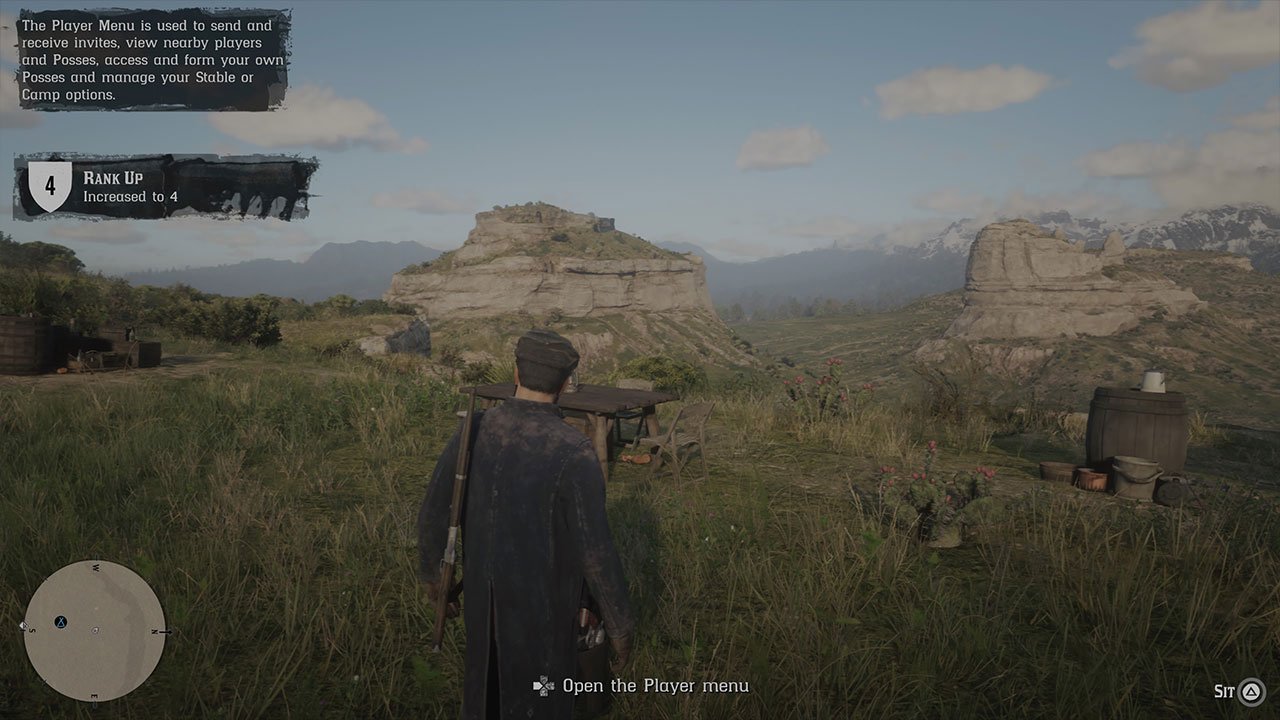
Task: Click the white marker on the minimap edge
Action: 23,625
